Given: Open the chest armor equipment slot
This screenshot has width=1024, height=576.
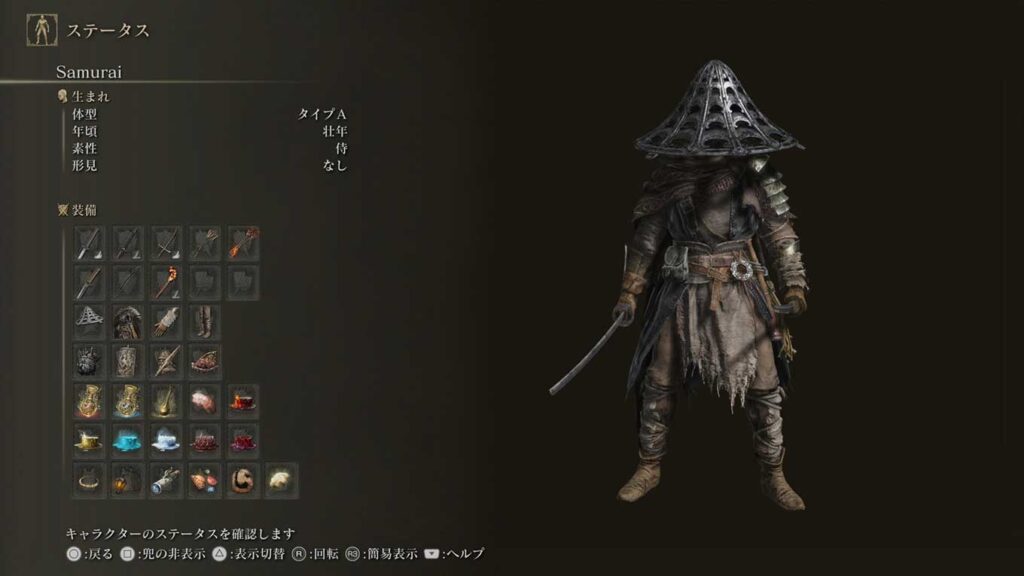Looking at the screenshot, I should (128, 321).
